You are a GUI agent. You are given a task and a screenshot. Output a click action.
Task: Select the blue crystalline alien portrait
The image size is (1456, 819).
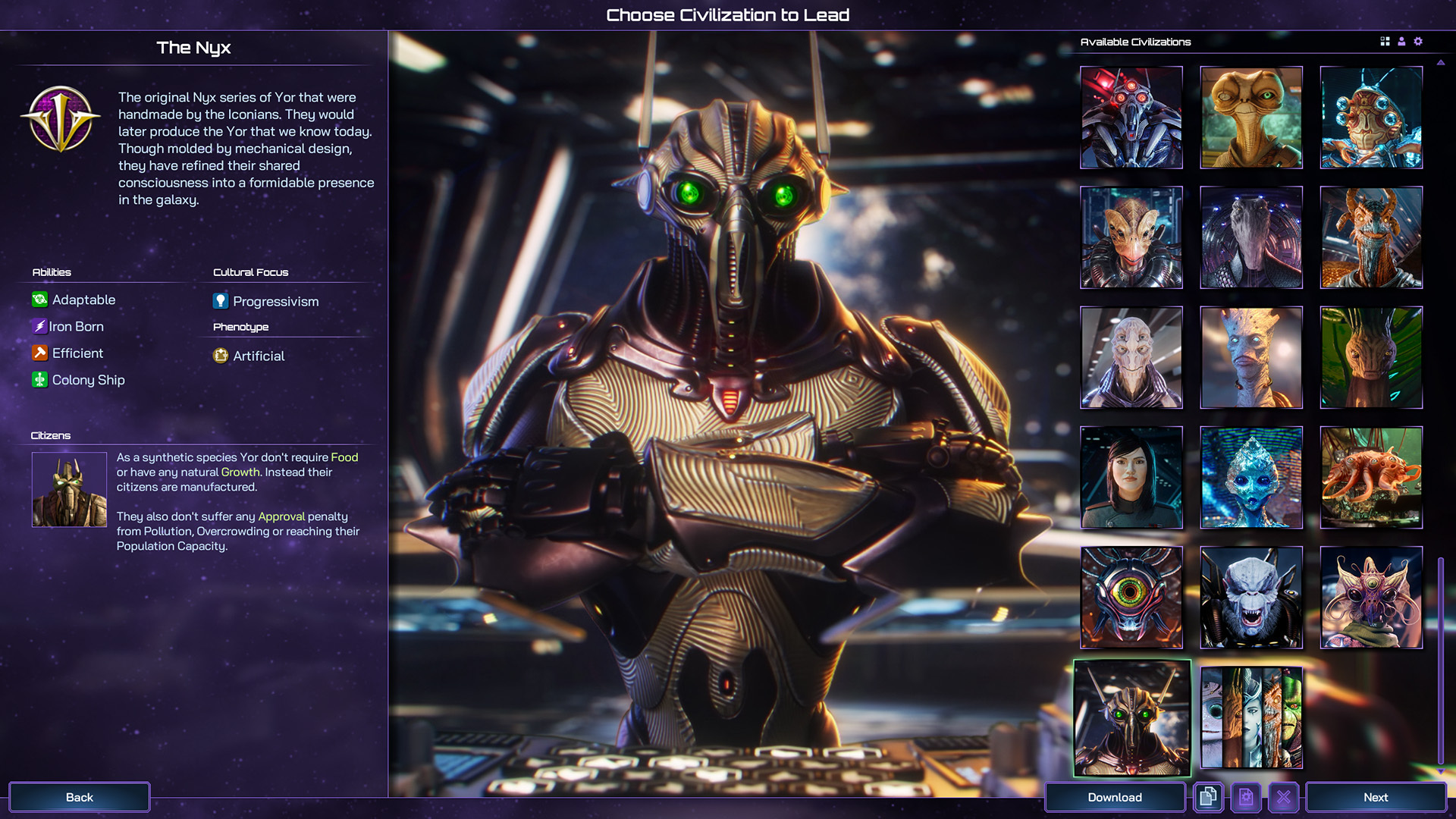coord(1250,477)
